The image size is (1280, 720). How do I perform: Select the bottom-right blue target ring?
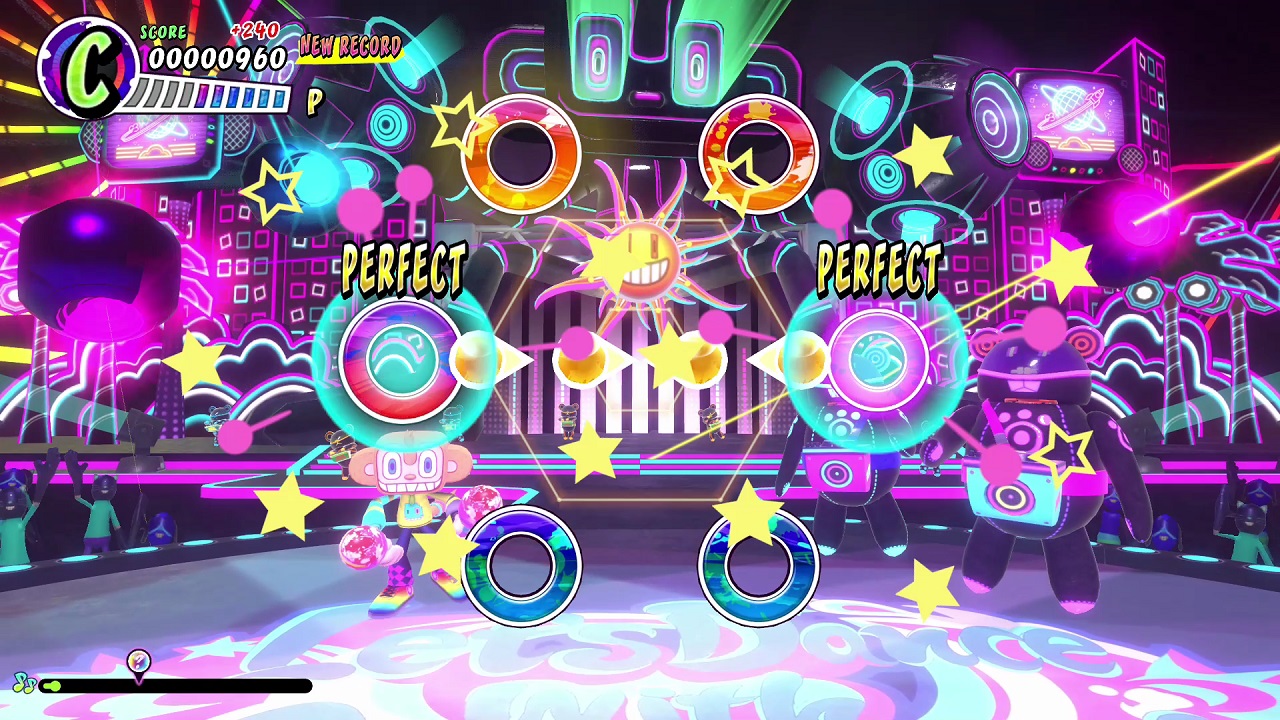(757, 565)
